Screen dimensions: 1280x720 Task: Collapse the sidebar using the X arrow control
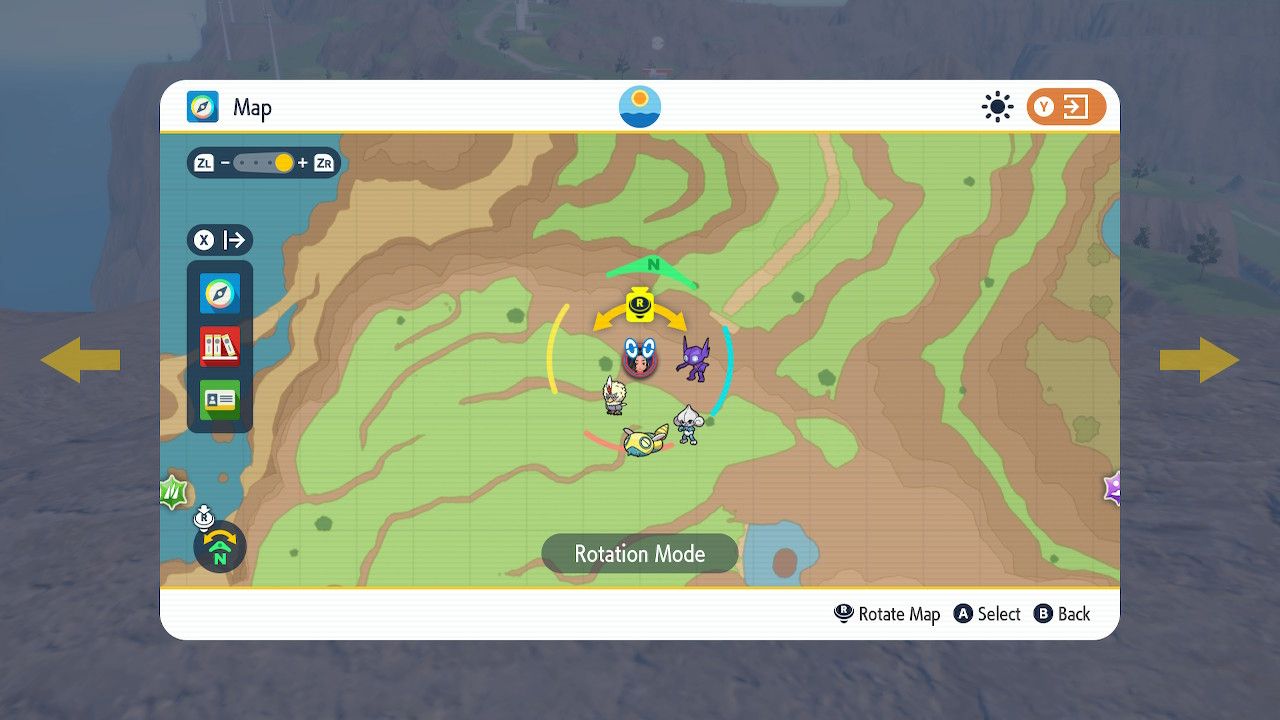click(219, 240)
